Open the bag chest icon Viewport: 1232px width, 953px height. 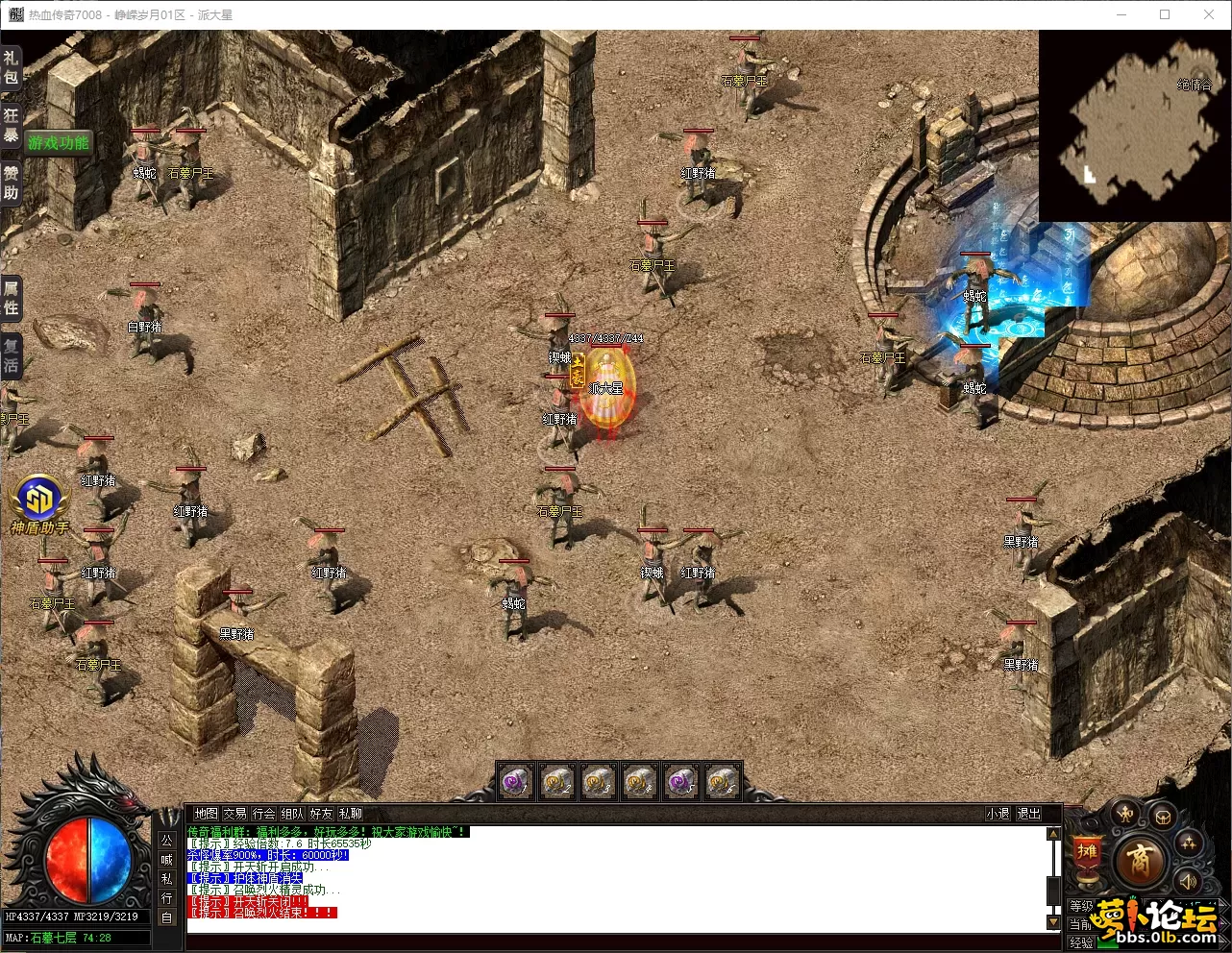coord(1163,818)
